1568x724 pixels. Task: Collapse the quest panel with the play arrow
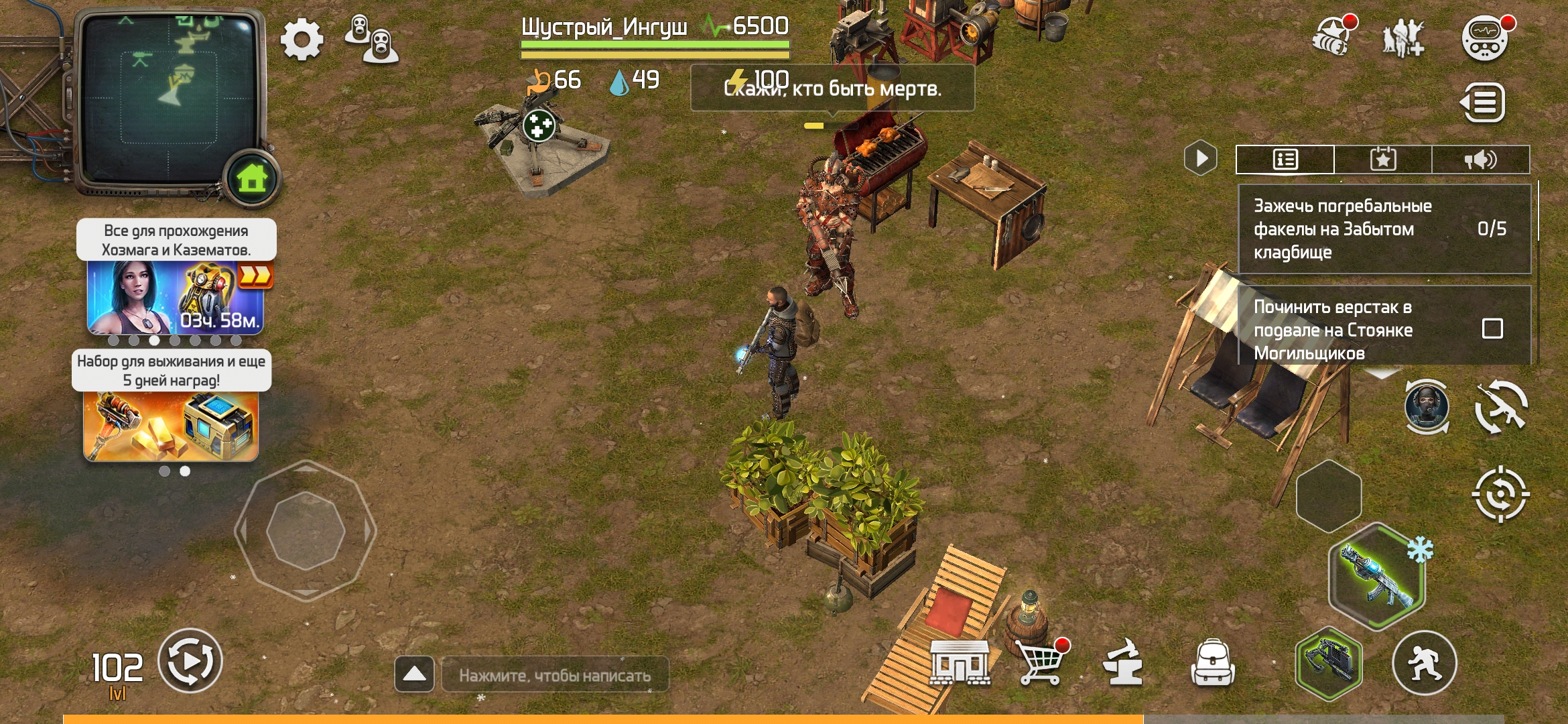tap(1201, 159)
